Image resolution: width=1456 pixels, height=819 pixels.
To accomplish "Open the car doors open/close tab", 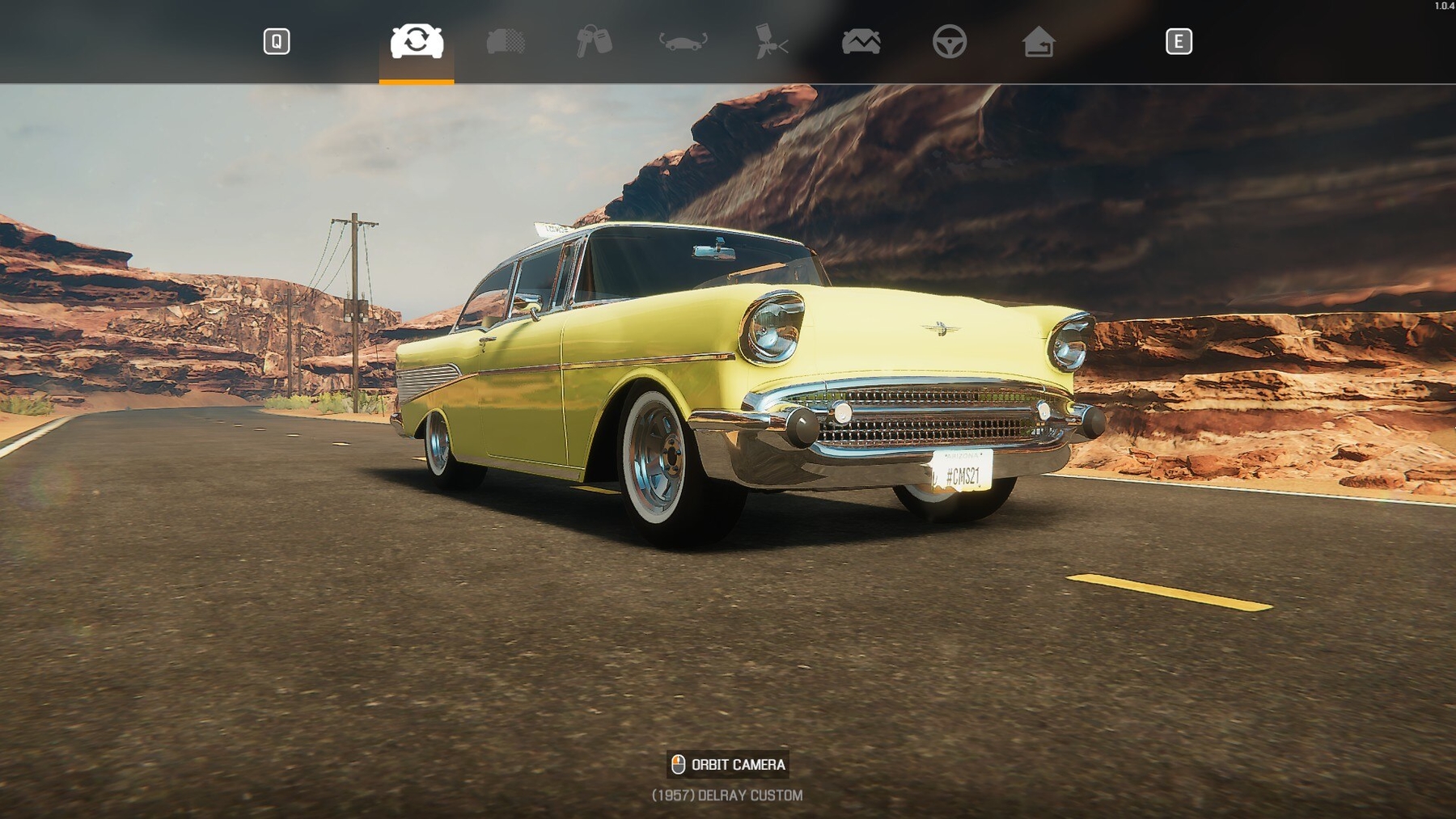I will point(683,41).
